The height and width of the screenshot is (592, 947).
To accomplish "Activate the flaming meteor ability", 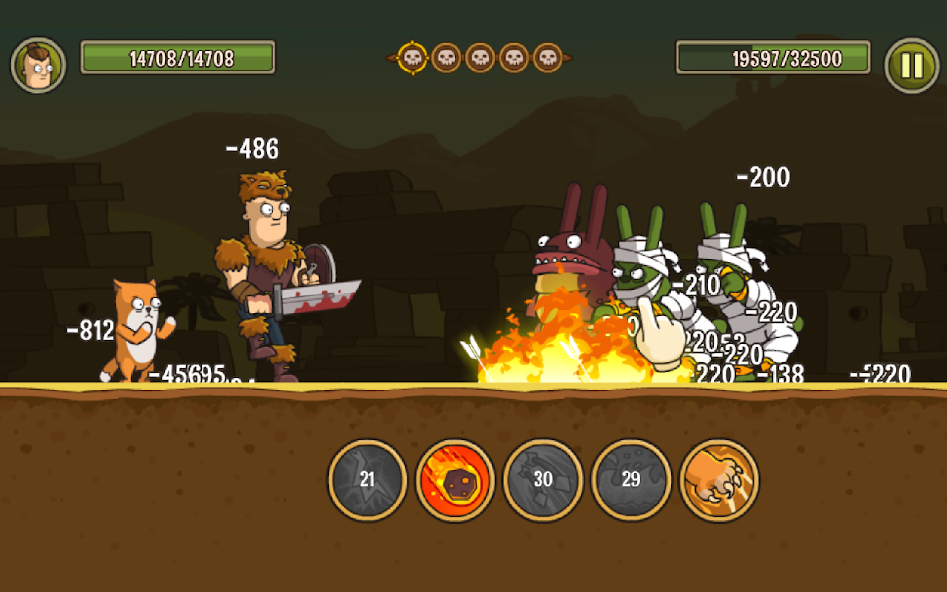I will [x=455, y=480].
